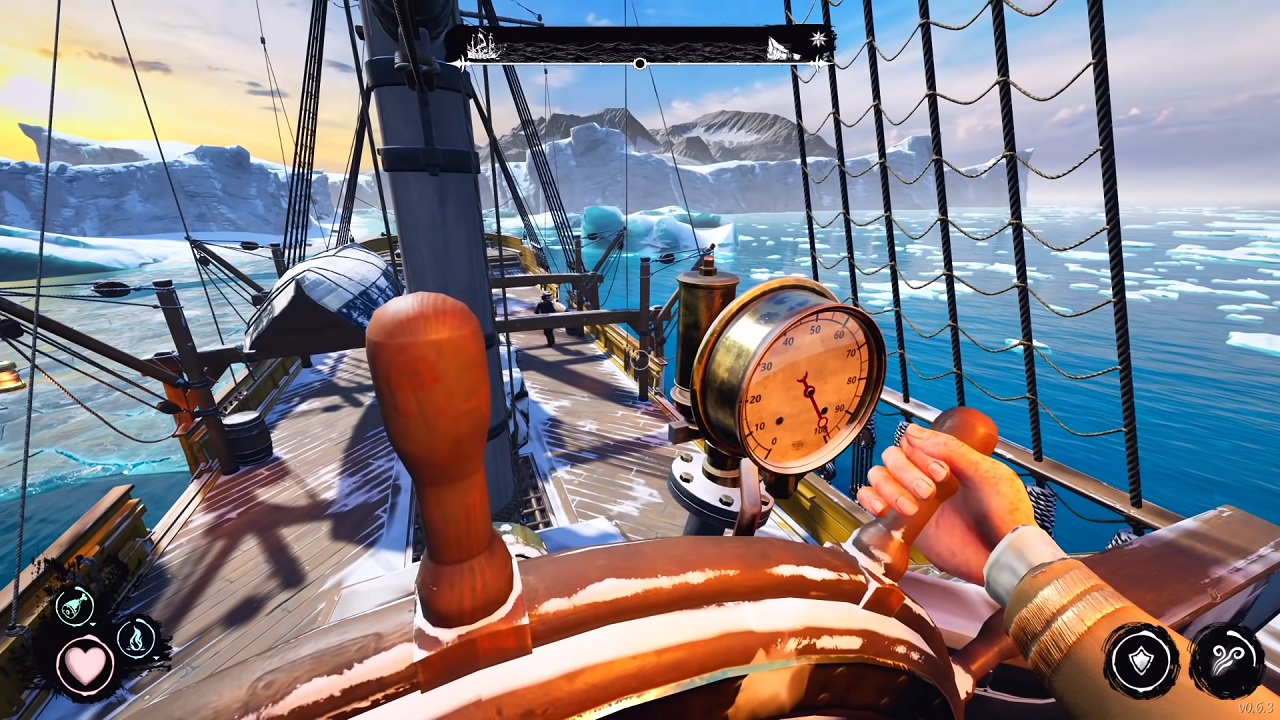Select the iceberg marker on compass bar
The height and width of the screenshot is (720, 1280).
click(781, 47)
